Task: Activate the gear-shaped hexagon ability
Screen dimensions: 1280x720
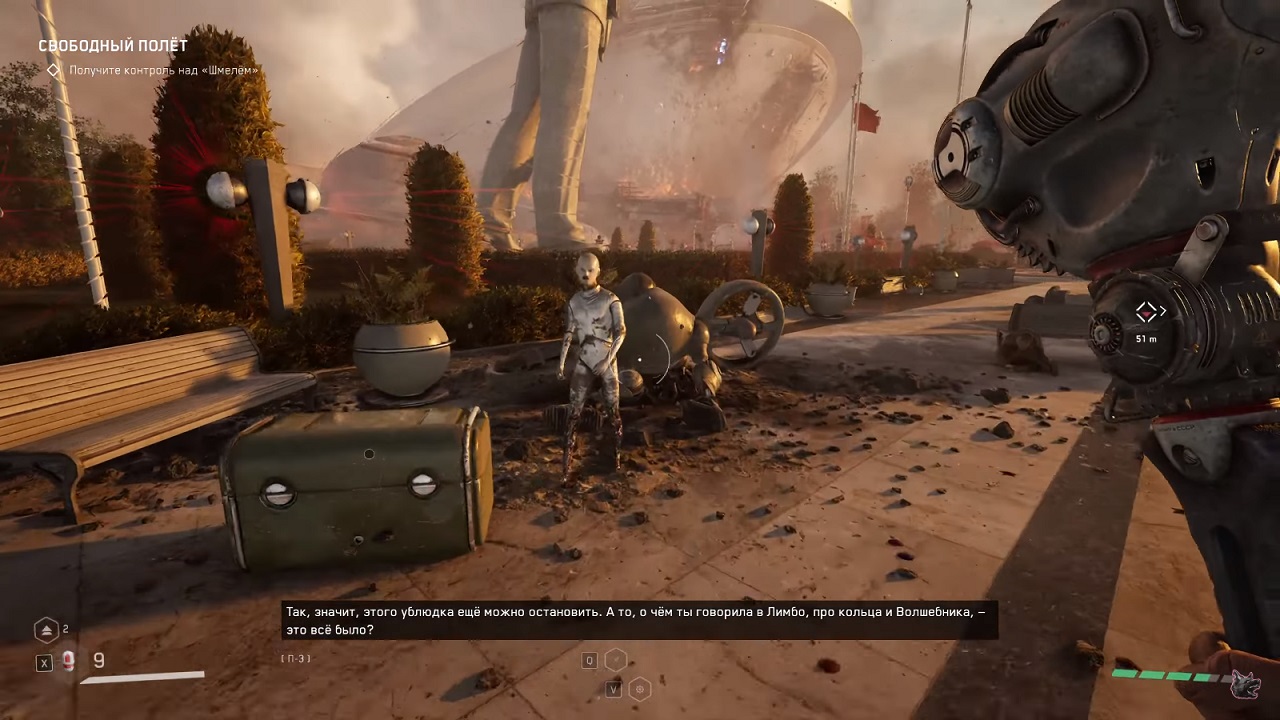Action: [x=639, y=688]
